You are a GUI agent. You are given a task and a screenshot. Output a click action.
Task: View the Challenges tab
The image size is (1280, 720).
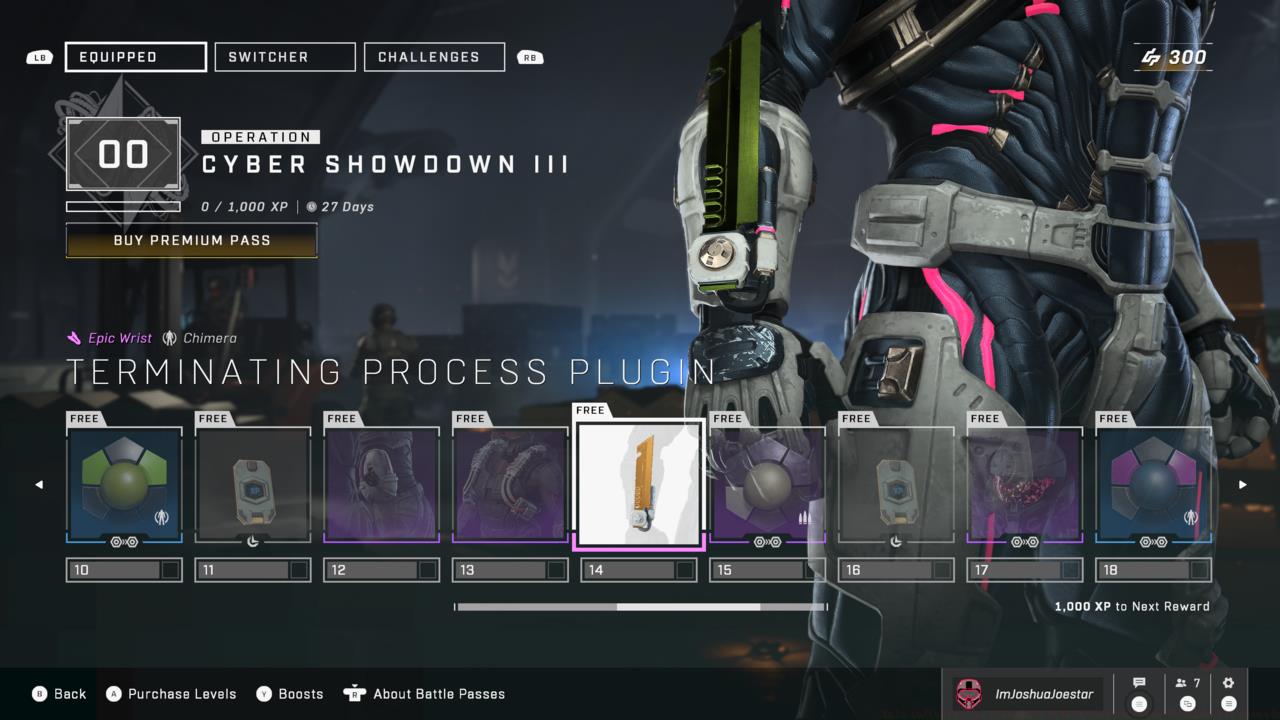pos(434,57)
